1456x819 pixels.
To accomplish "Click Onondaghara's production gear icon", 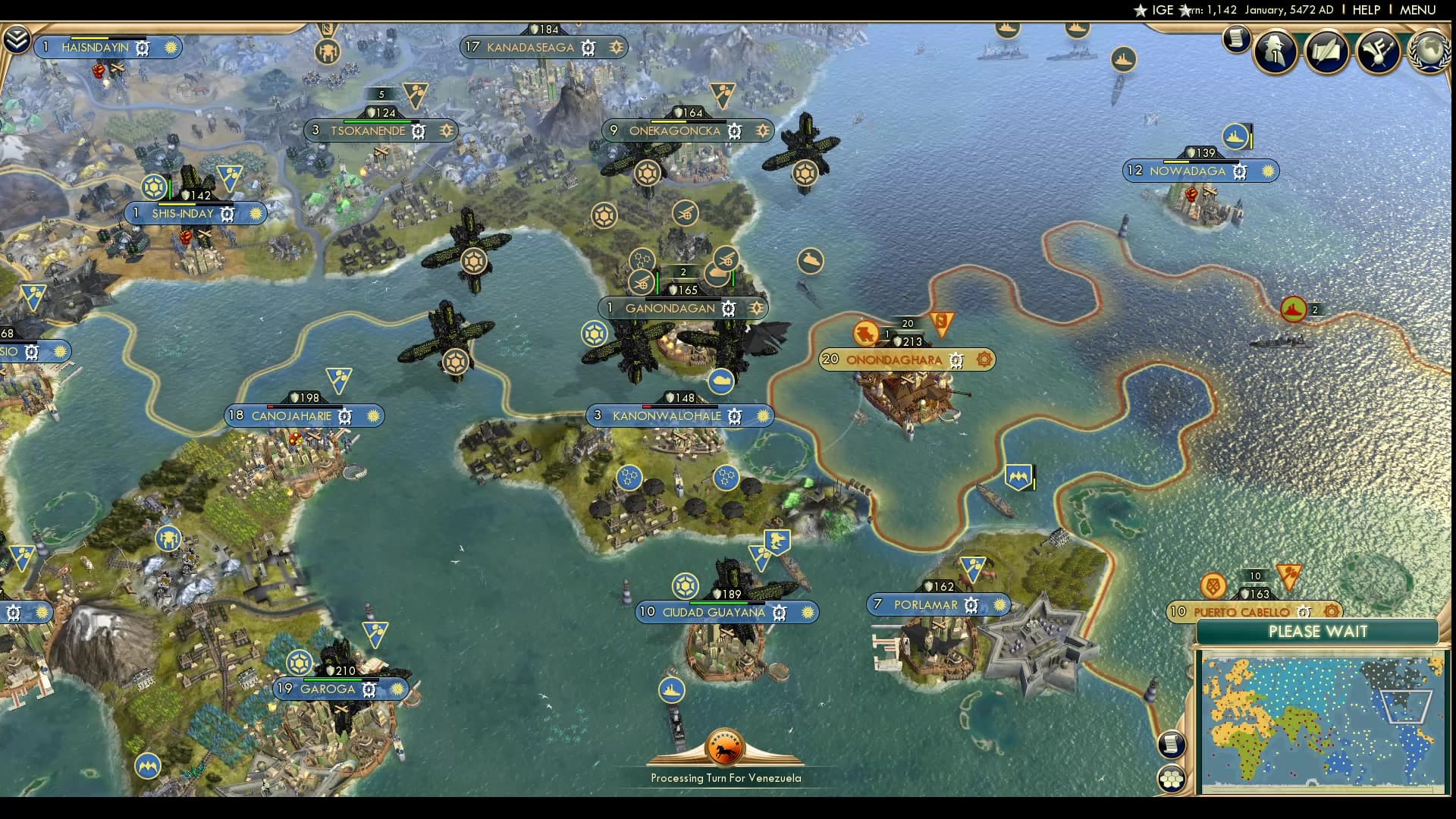I will pyautogui.click(x=983, y=360).
